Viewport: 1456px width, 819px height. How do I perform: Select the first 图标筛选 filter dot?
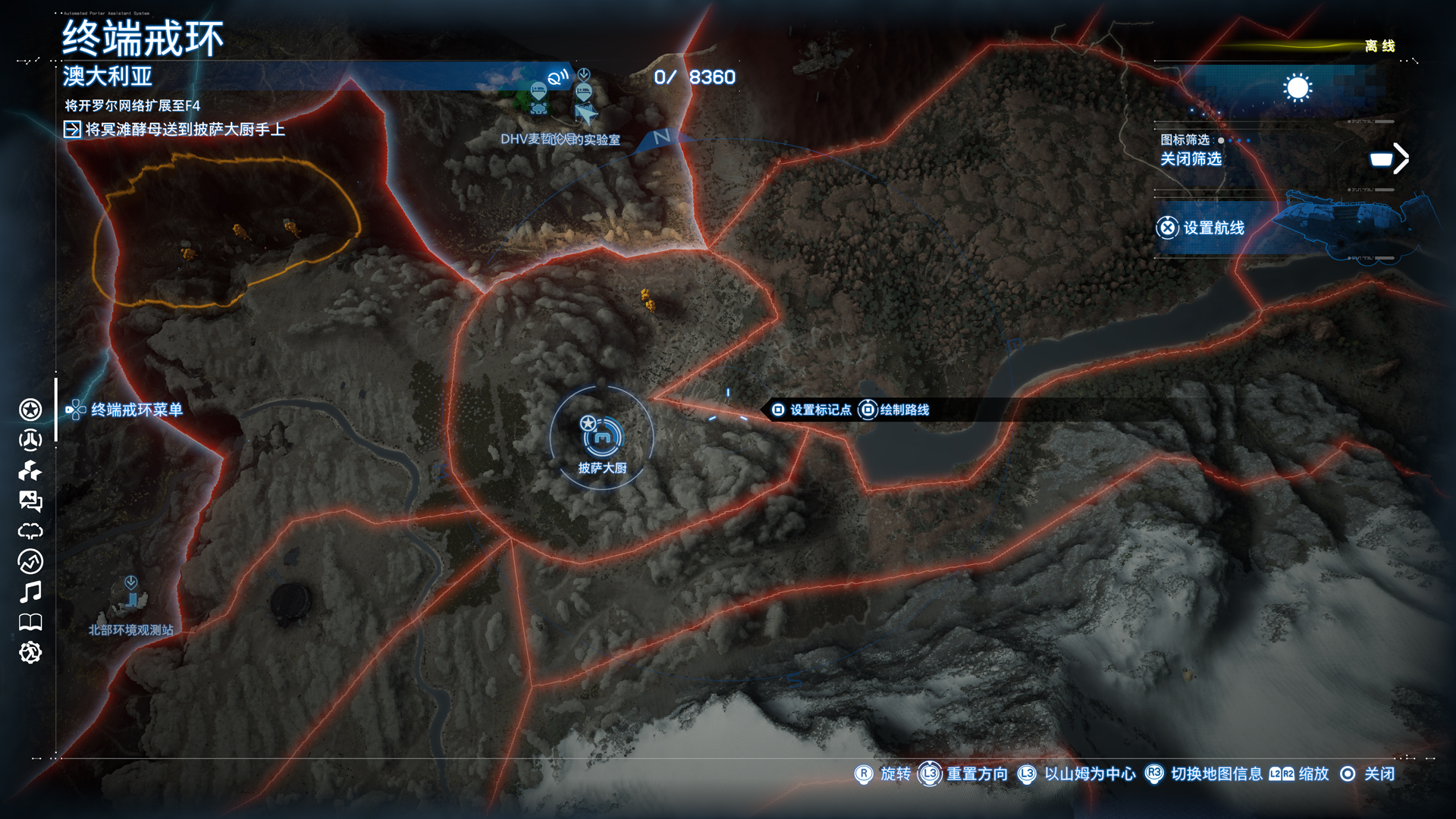click(x=1220, y=140)
